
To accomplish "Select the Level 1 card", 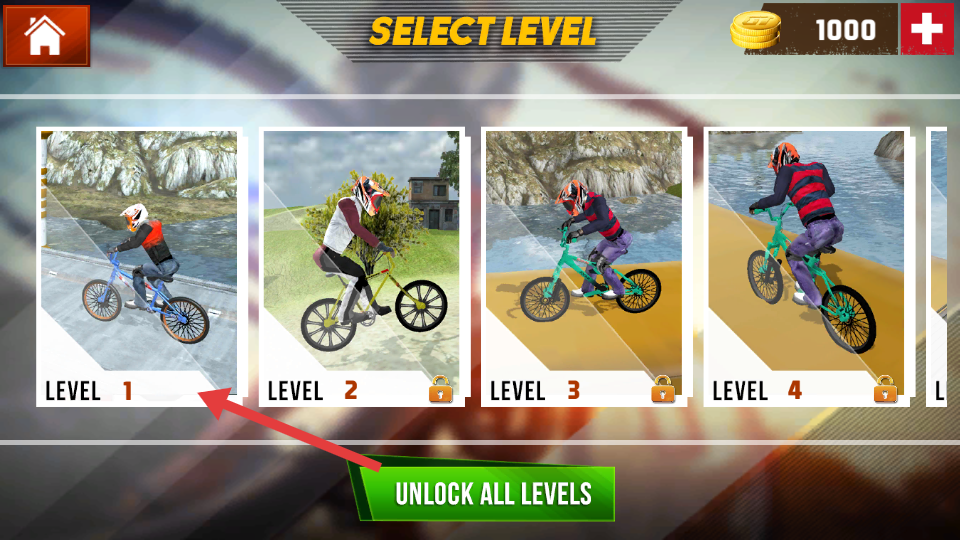I will pyautogui.click(x=139, y=266).
